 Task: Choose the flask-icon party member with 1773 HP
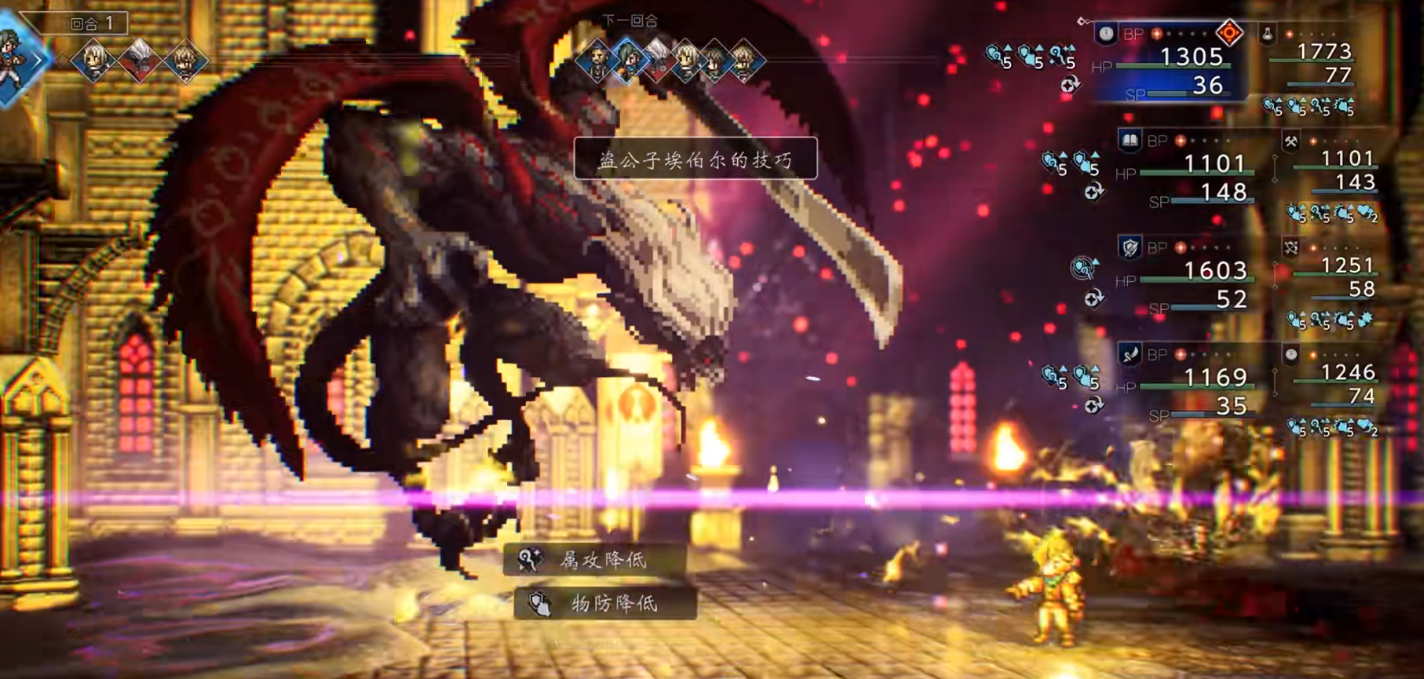(x=1322, y=62)
